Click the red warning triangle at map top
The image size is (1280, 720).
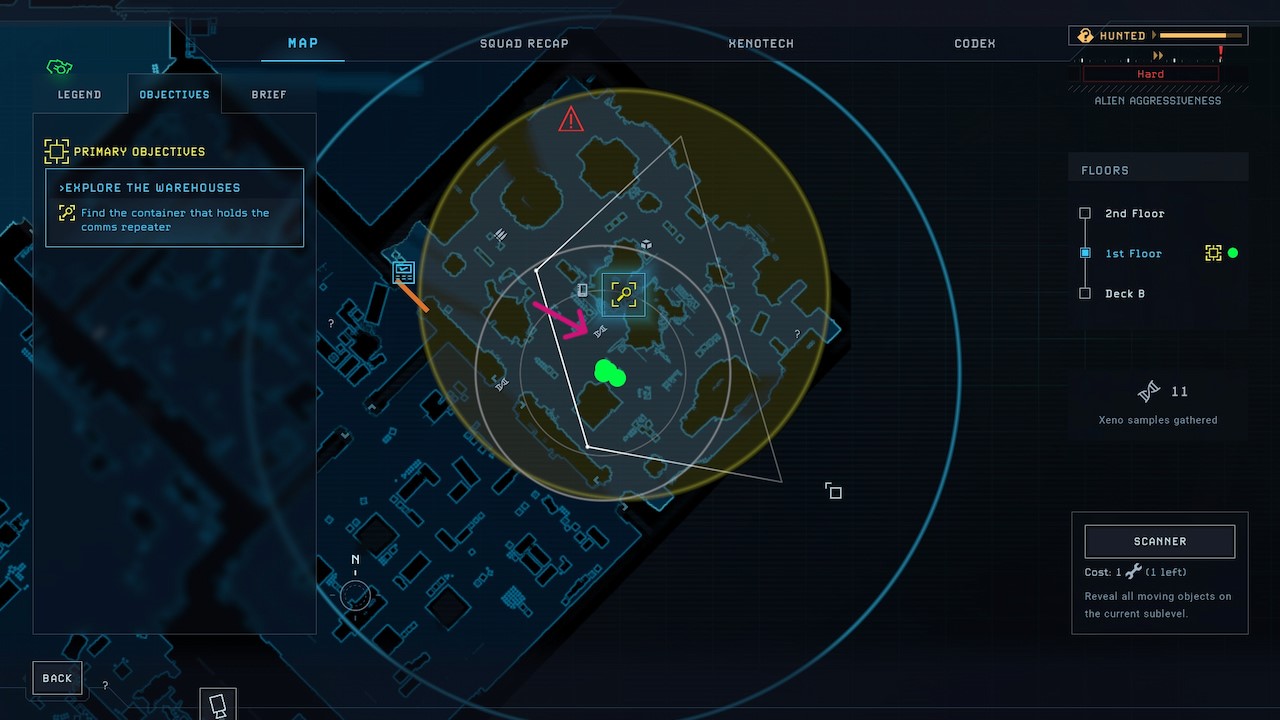pyautogui.click(x=570, y=119)
